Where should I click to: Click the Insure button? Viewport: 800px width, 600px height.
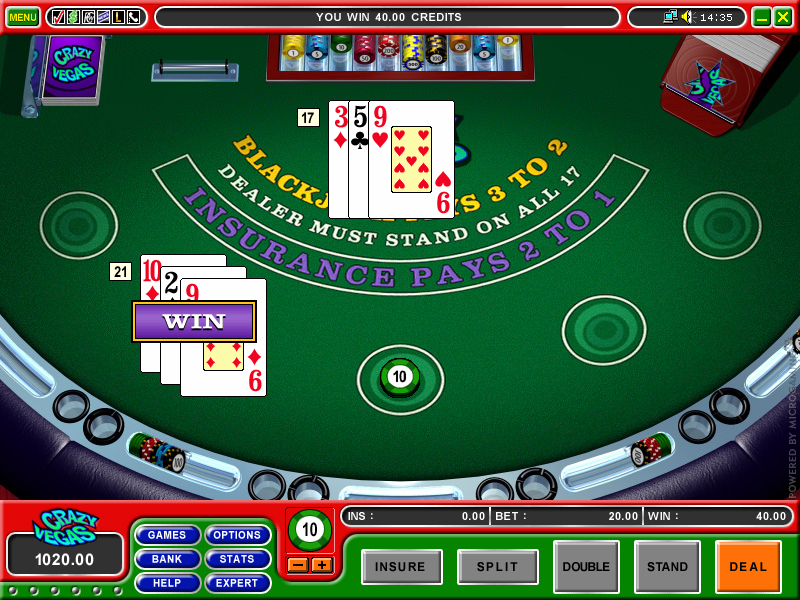[x=401, y=567]
